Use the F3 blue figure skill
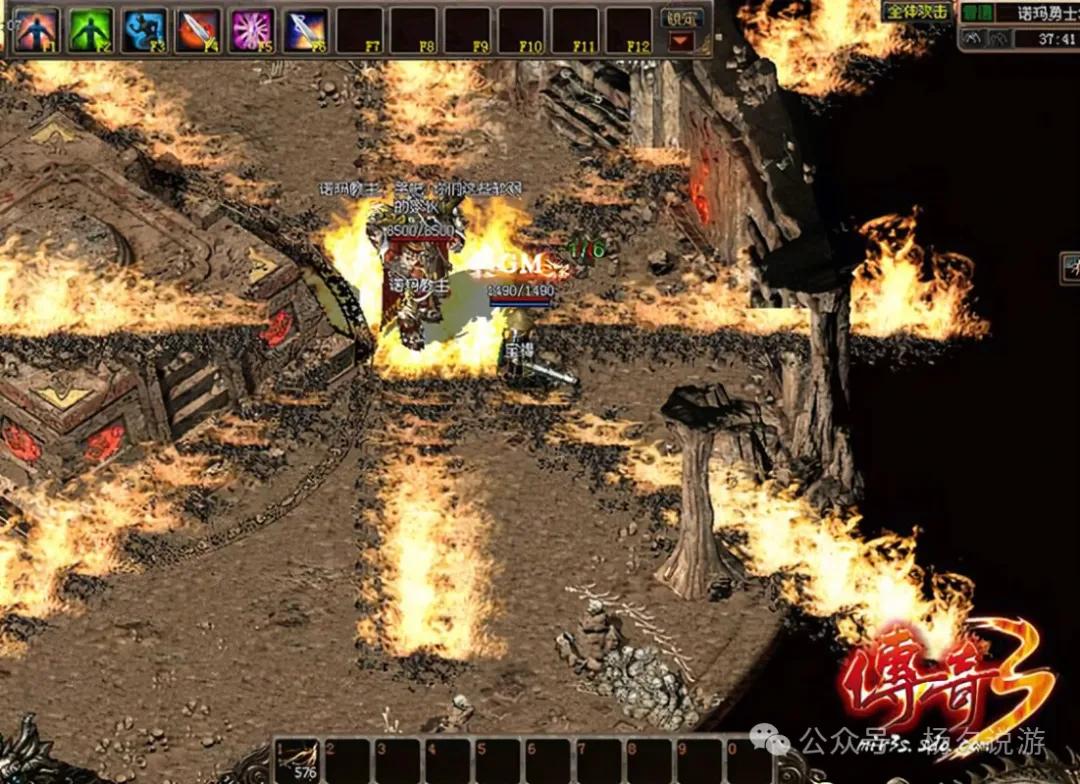Viewport: 1080px width, 784px height. 144,30
